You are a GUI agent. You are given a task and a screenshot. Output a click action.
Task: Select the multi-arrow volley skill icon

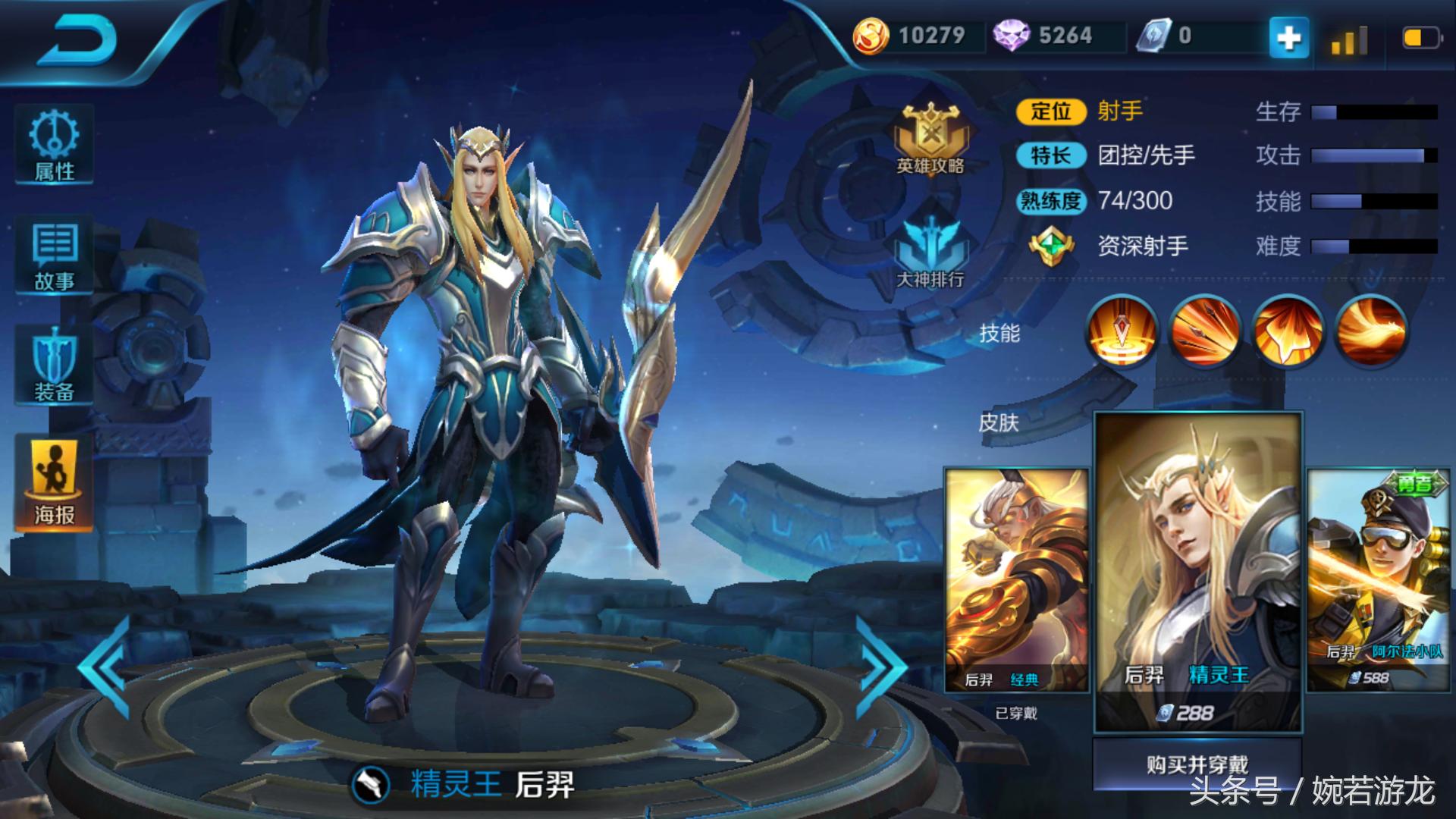(x=1204, y=331)
